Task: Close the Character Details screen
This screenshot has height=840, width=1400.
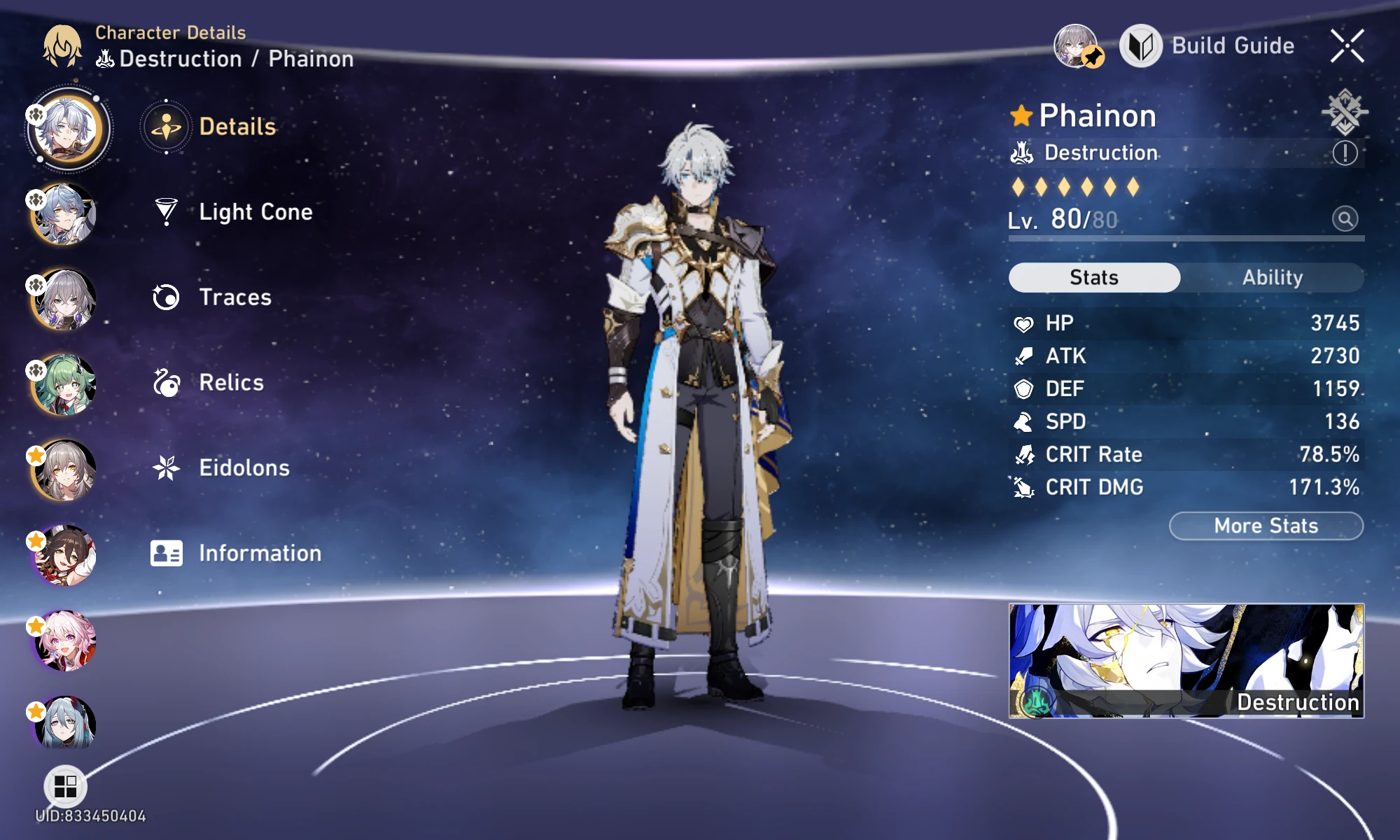Action: coord(1347,46)
